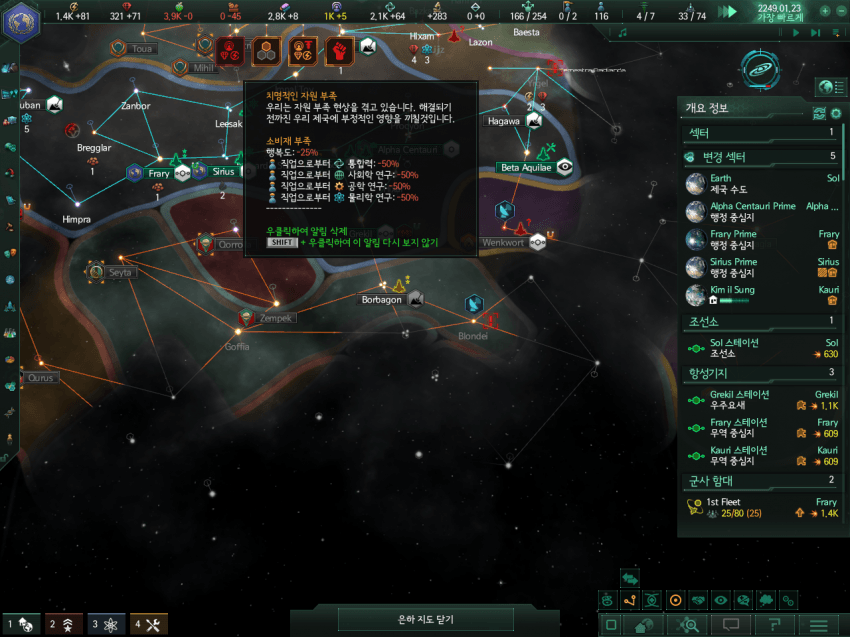Viewport: 850px width, 637px height.
Task: Open the empire emblem government panel
Action: [x=20, y=22]
